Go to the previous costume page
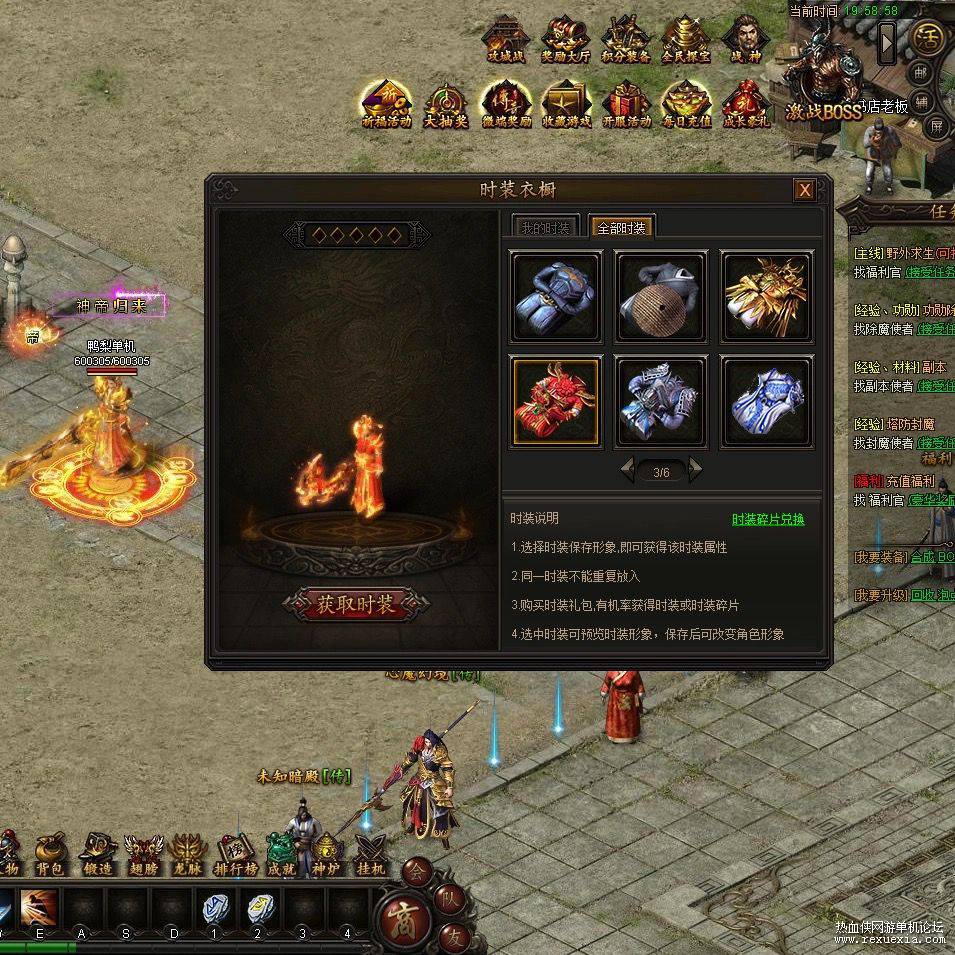This screenshot has height=955, width=955. (628, 470)
